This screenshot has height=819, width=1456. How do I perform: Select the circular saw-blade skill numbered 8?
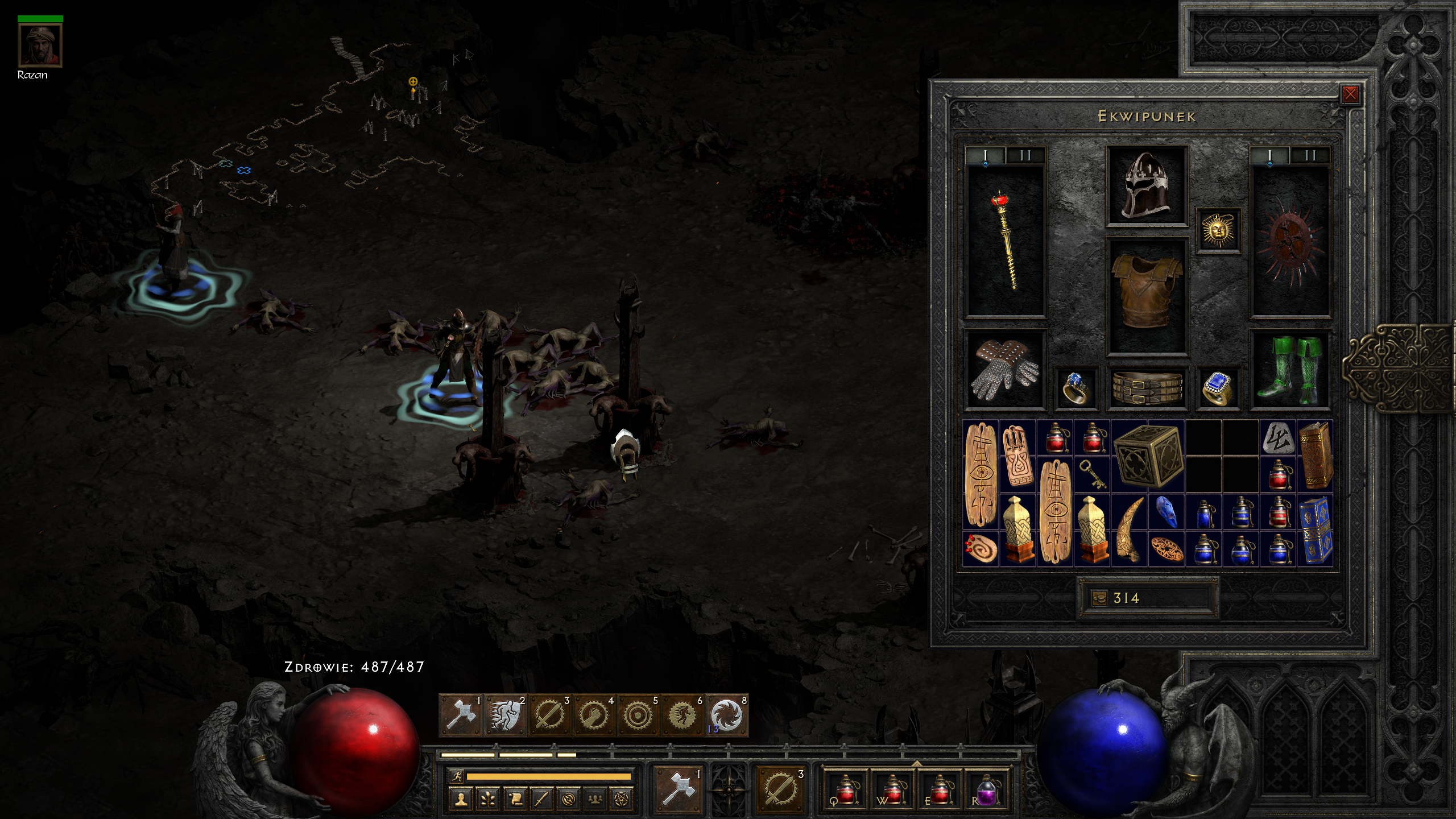(x=726, y=715)
